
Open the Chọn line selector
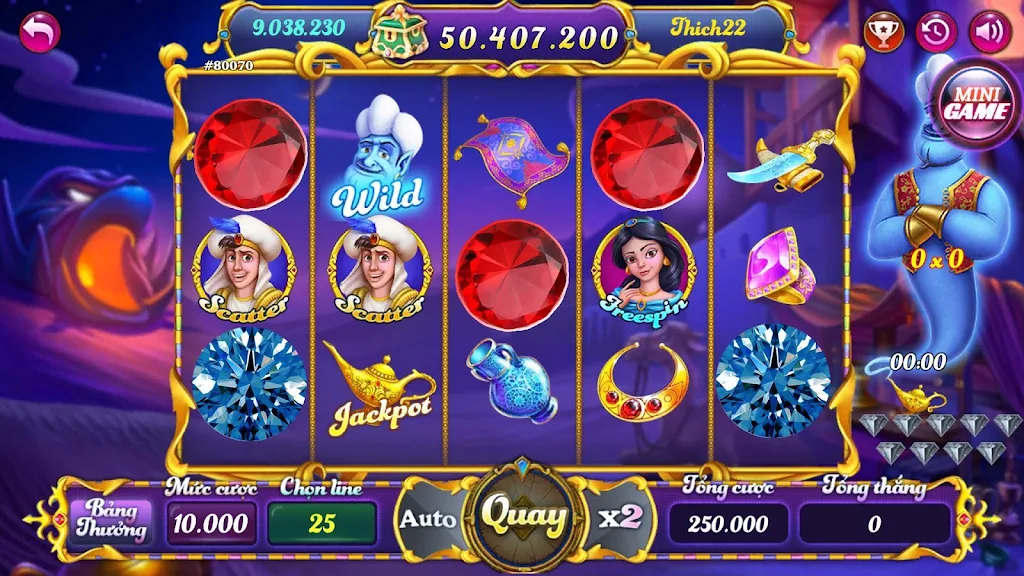(321, 523)
